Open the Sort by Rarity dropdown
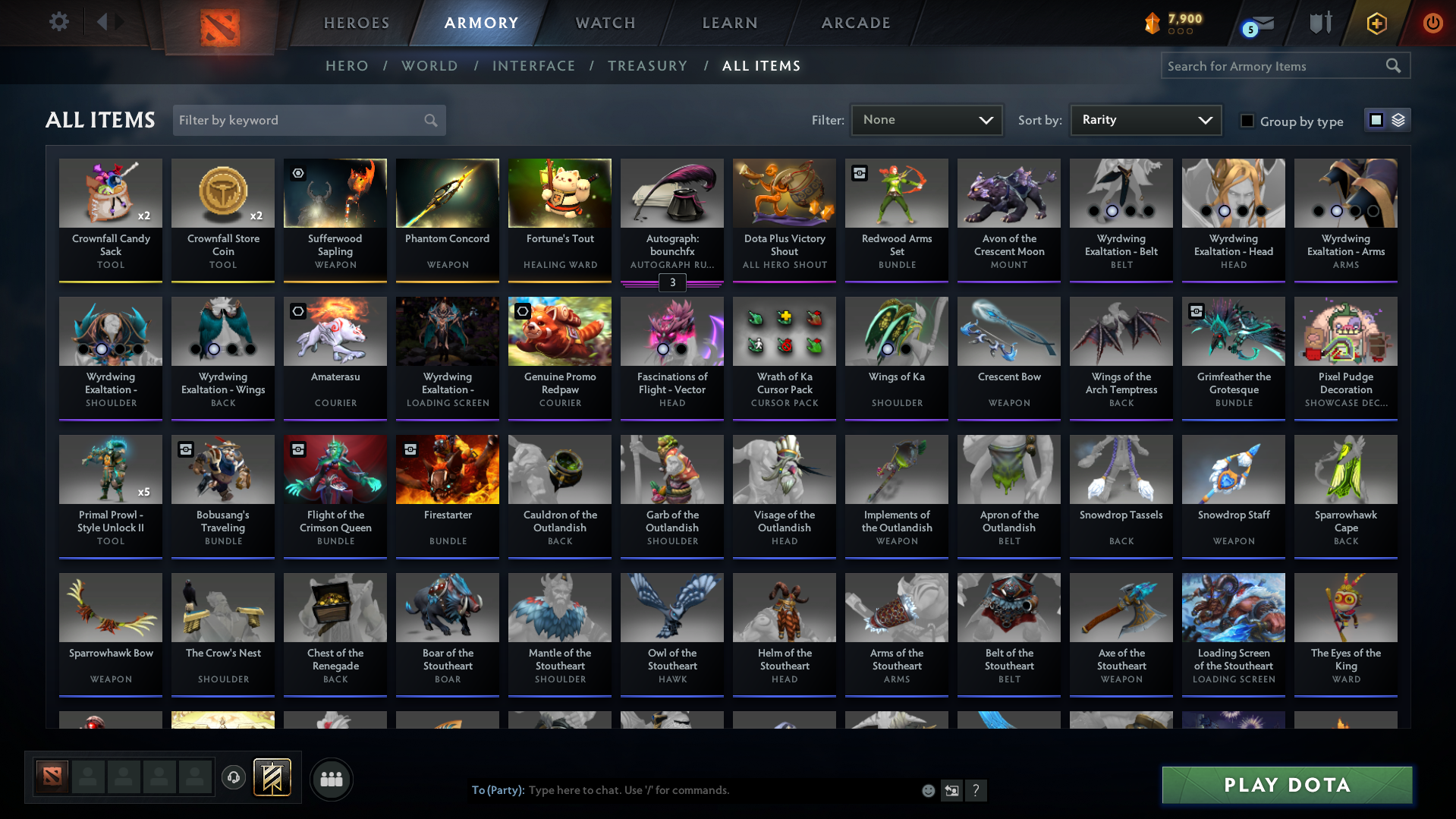This screenshot has height=819, width=1456. (1144, 120)
